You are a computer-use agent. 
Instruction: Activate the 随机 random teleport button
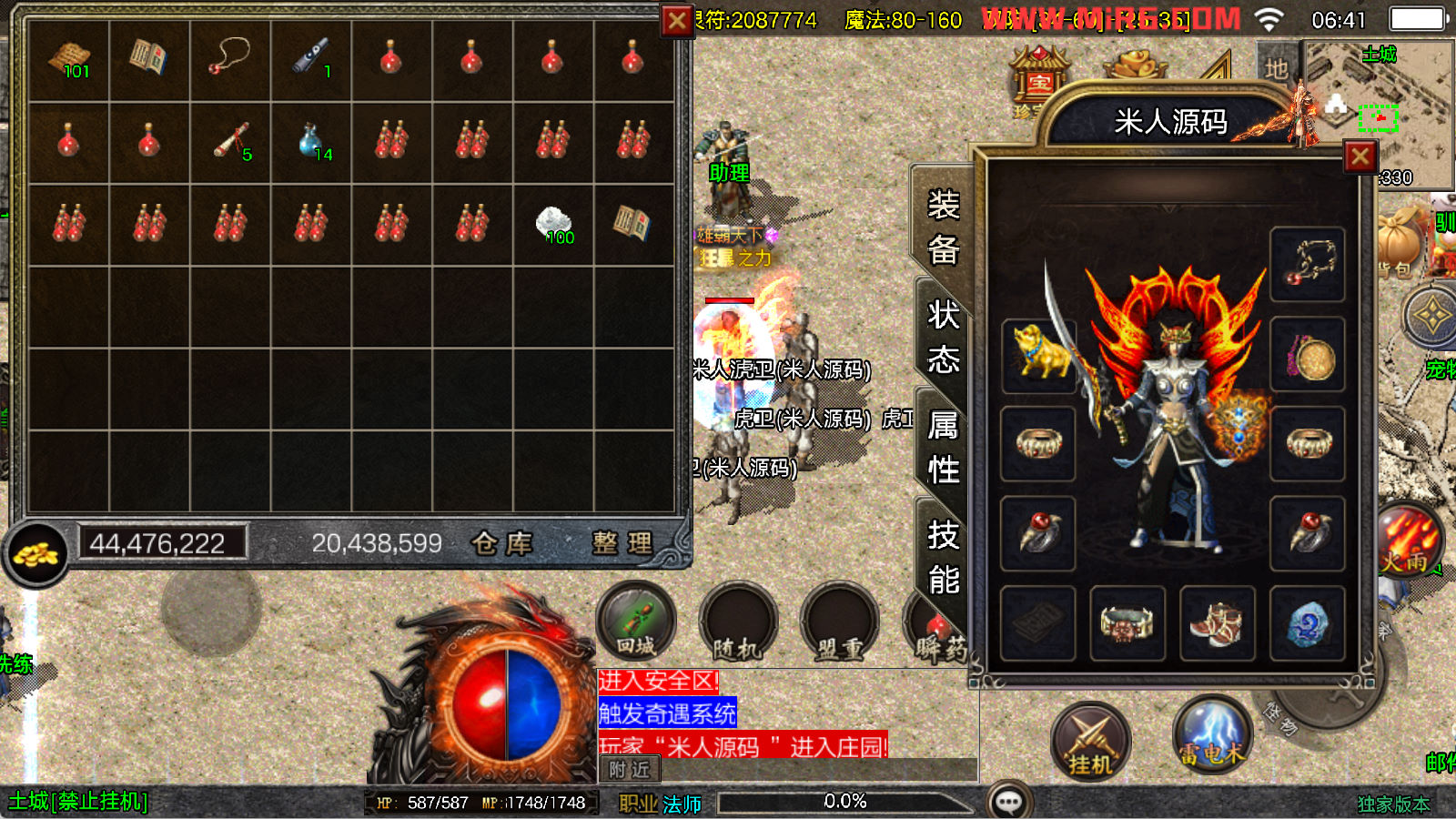[737, 624]
